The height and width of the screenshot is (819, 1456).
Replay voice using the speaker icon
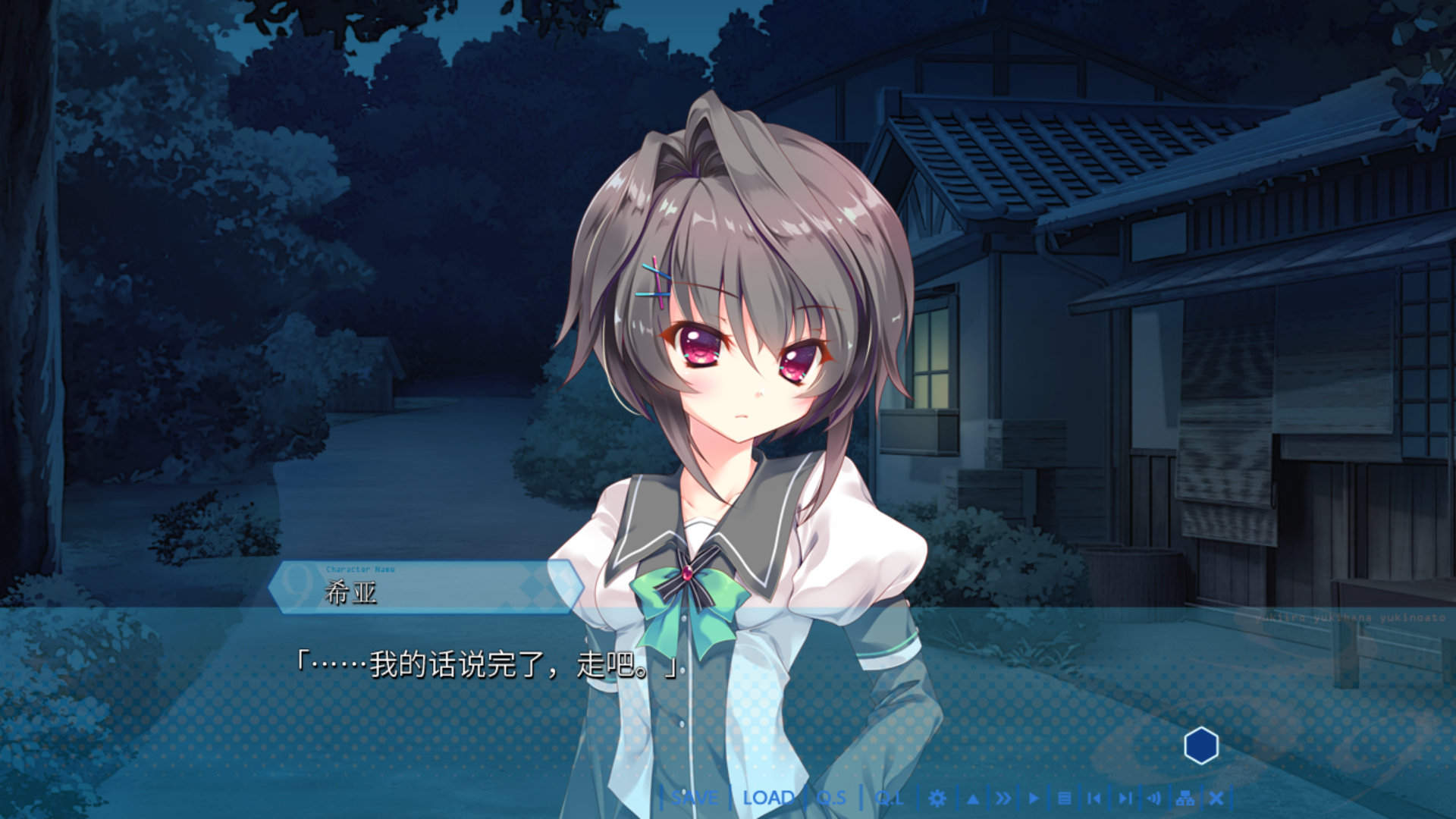[1154, 798]
